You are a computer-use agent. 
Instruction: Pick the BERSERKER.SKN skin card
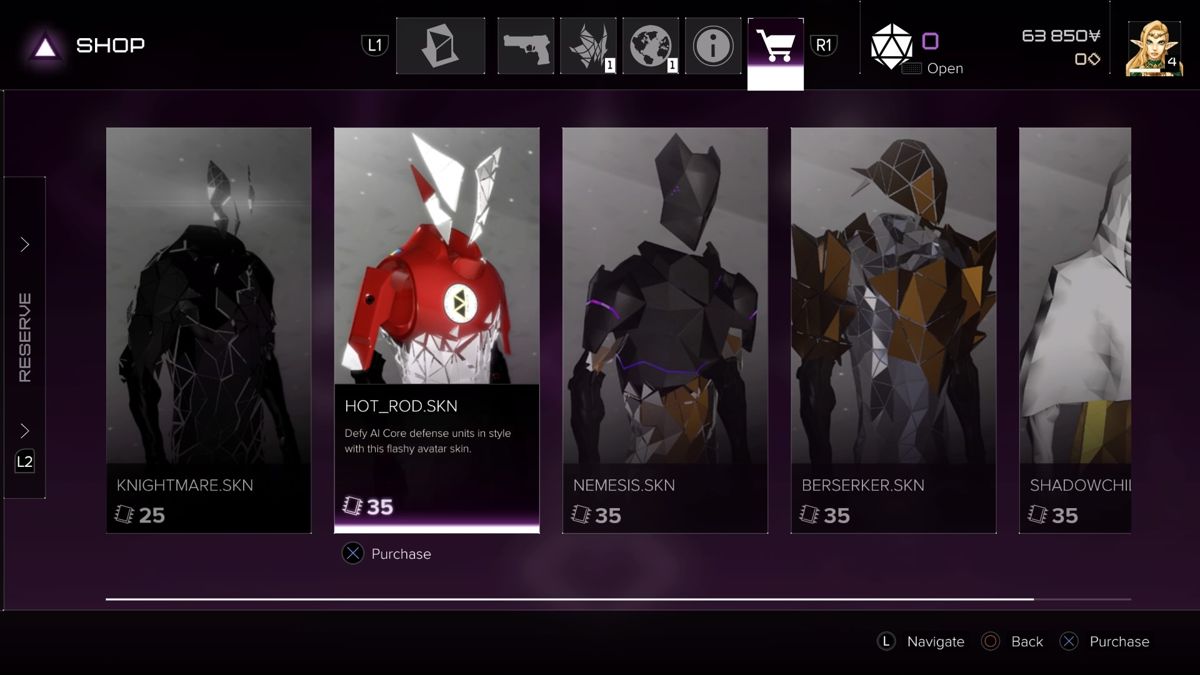click(x=893, y=330)
